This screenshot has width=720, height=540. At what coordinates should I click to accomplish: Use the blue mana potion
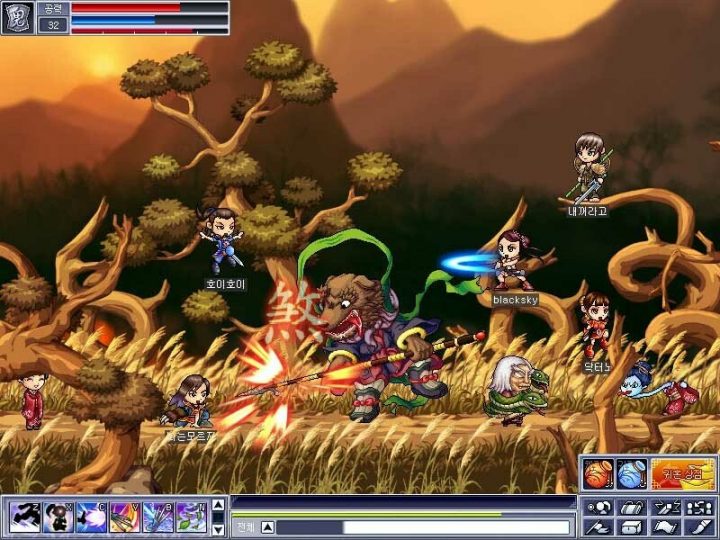coord(631,473)
